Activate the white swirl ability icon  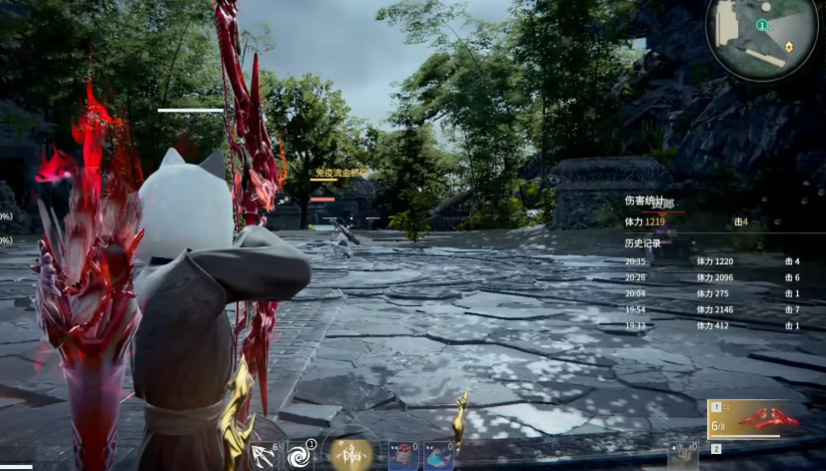point(300,455)
